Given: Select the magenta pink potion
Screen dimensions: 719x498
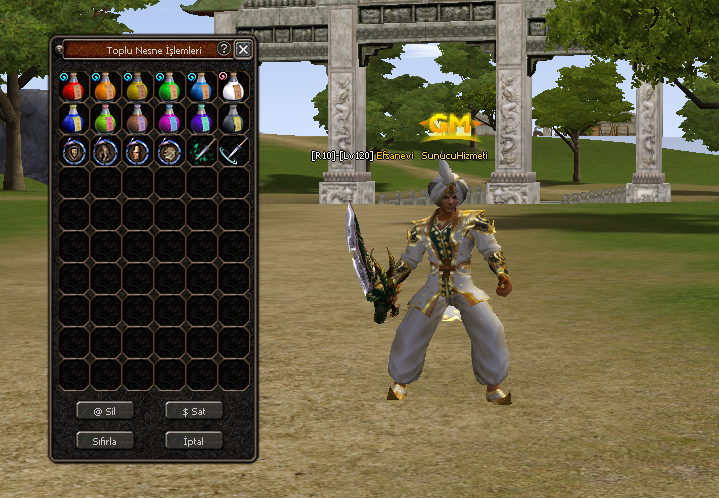Looking at the screenshot, I should (x=169, y=119).
